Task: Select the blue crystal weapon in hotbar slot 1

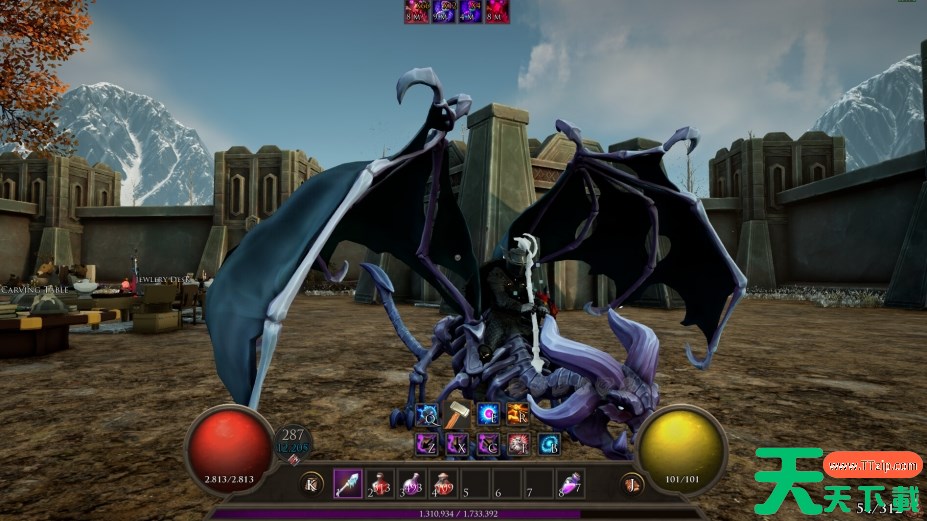Action: point(348,483)
